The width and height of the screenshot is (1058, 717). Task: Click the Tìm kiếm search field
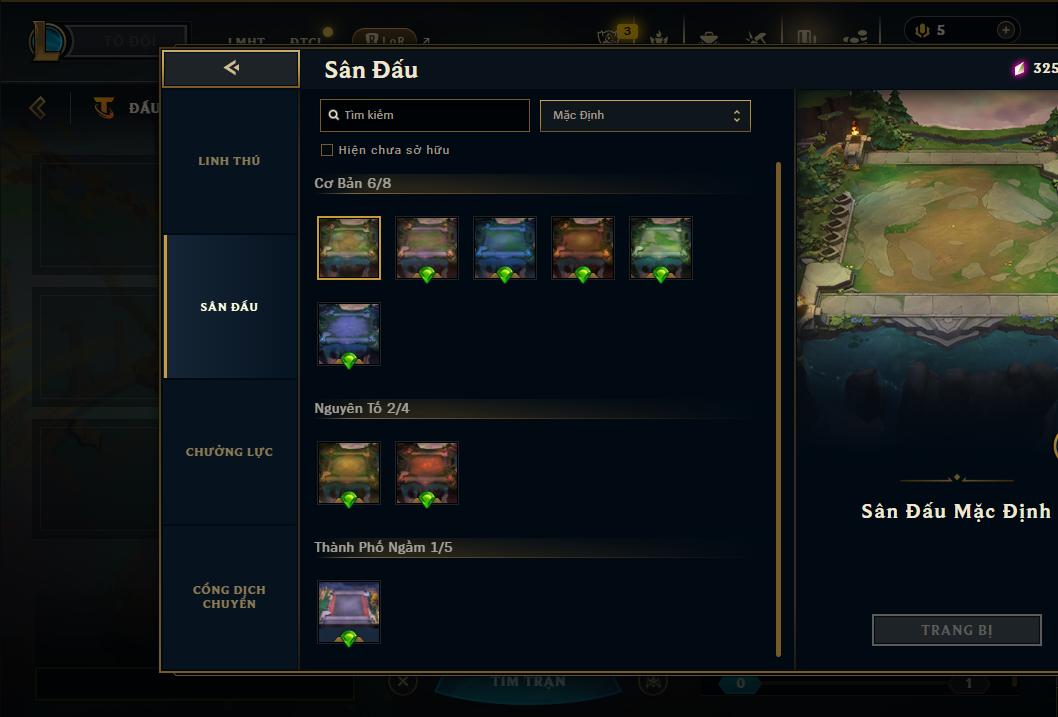click(x=425, y=115)
